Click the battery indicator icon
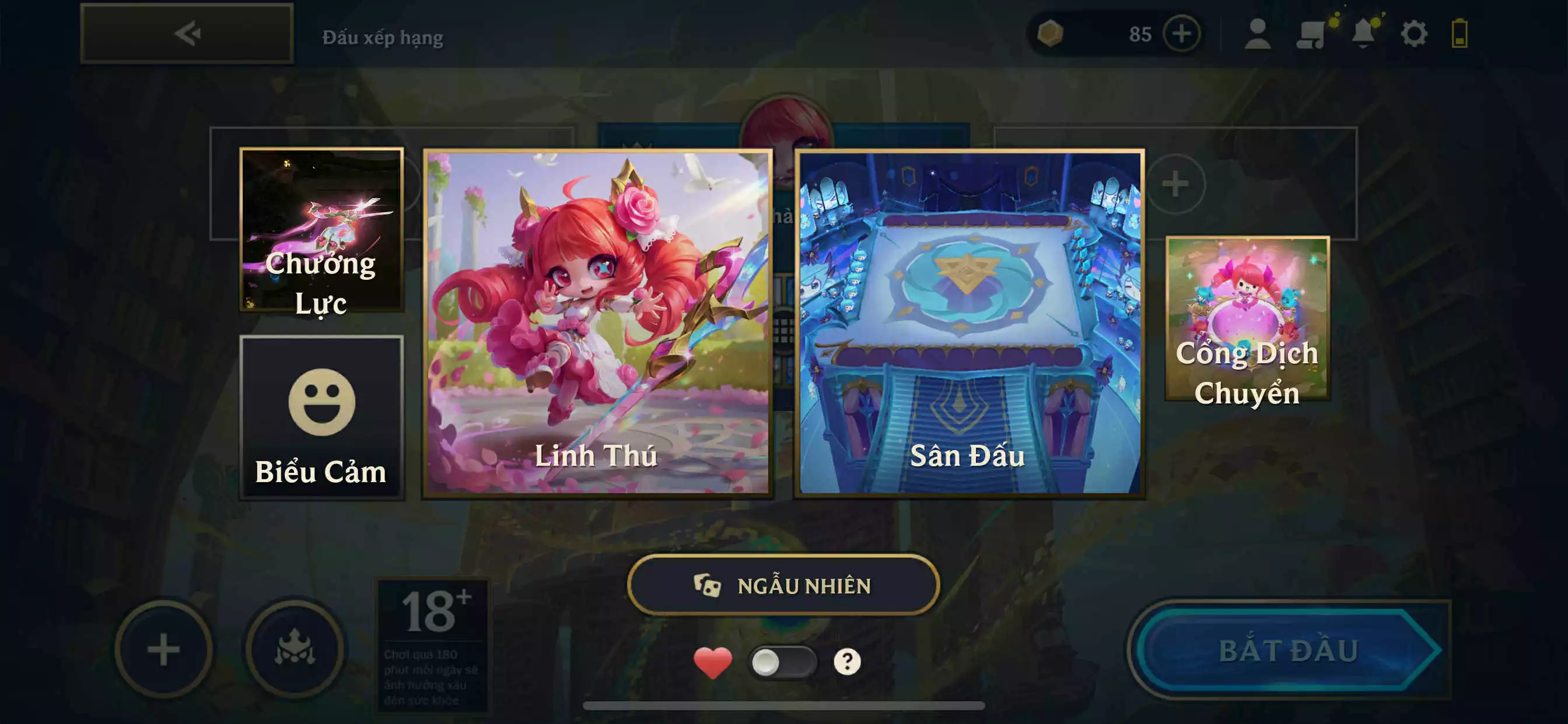This screenshot has width=1568, height=724. 1468,34
